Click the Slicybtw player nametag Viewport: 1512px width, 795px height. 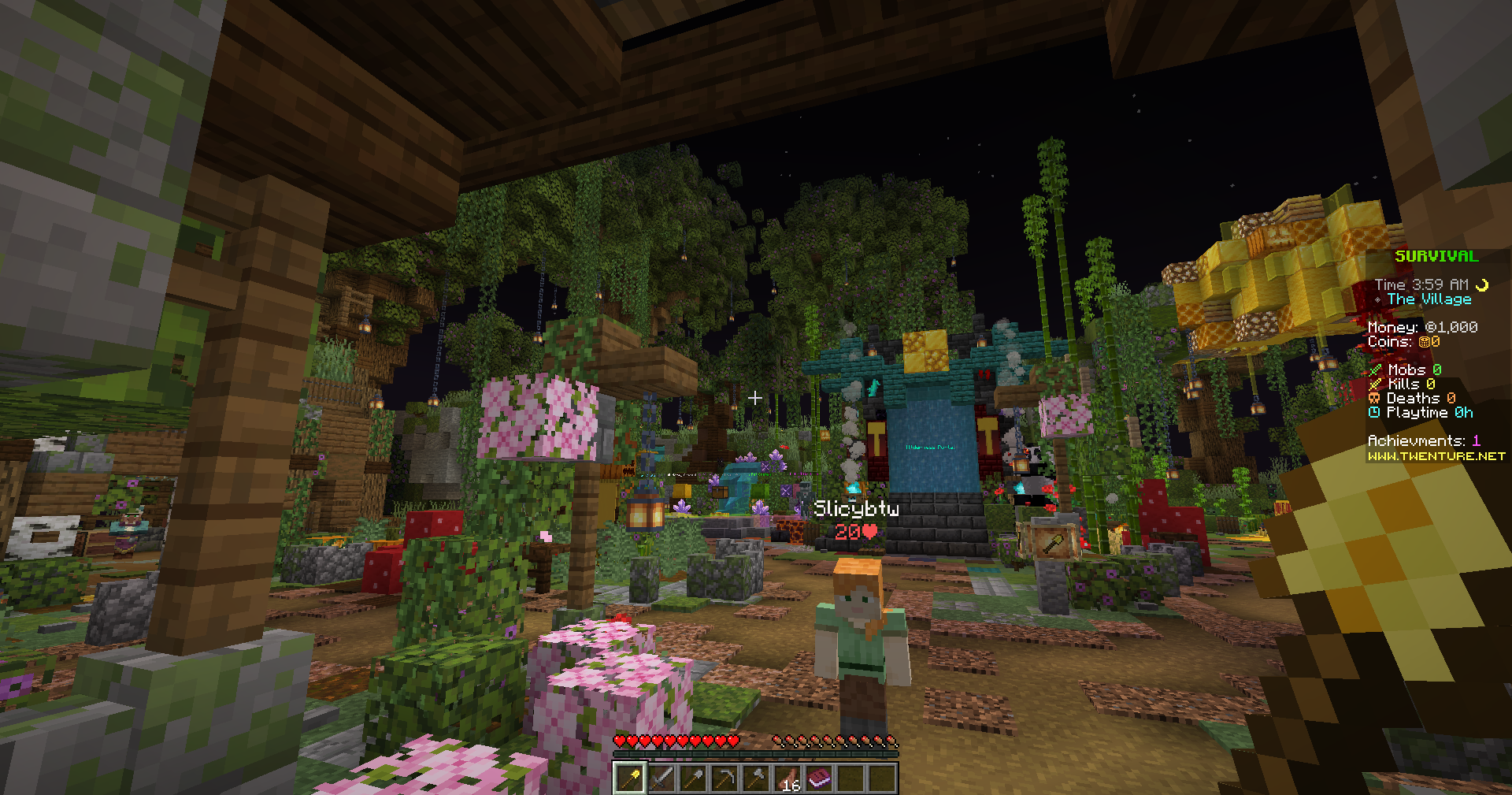point(857,509)
